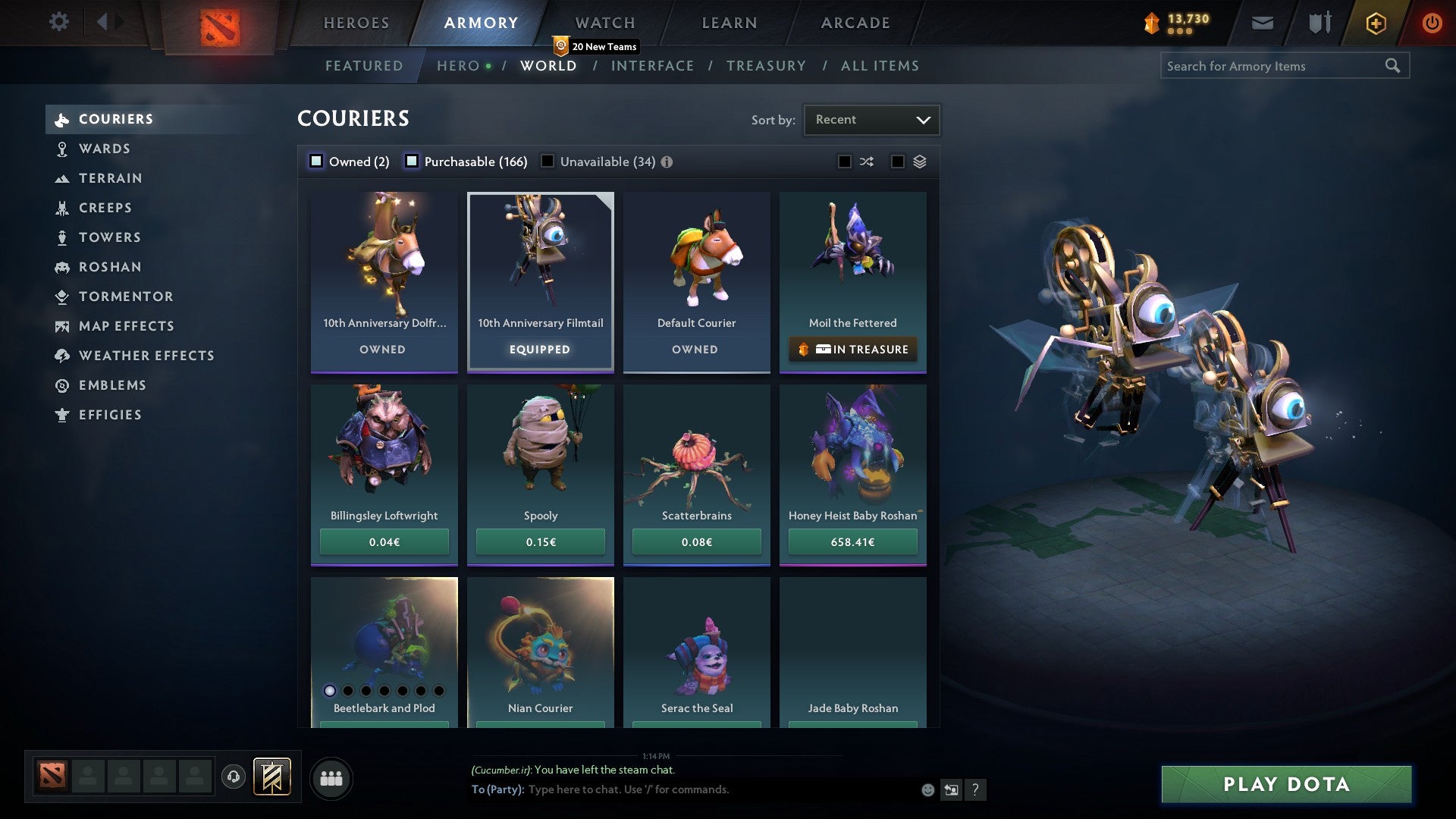Open the Sort by Recent dropdown

[871, 119]
